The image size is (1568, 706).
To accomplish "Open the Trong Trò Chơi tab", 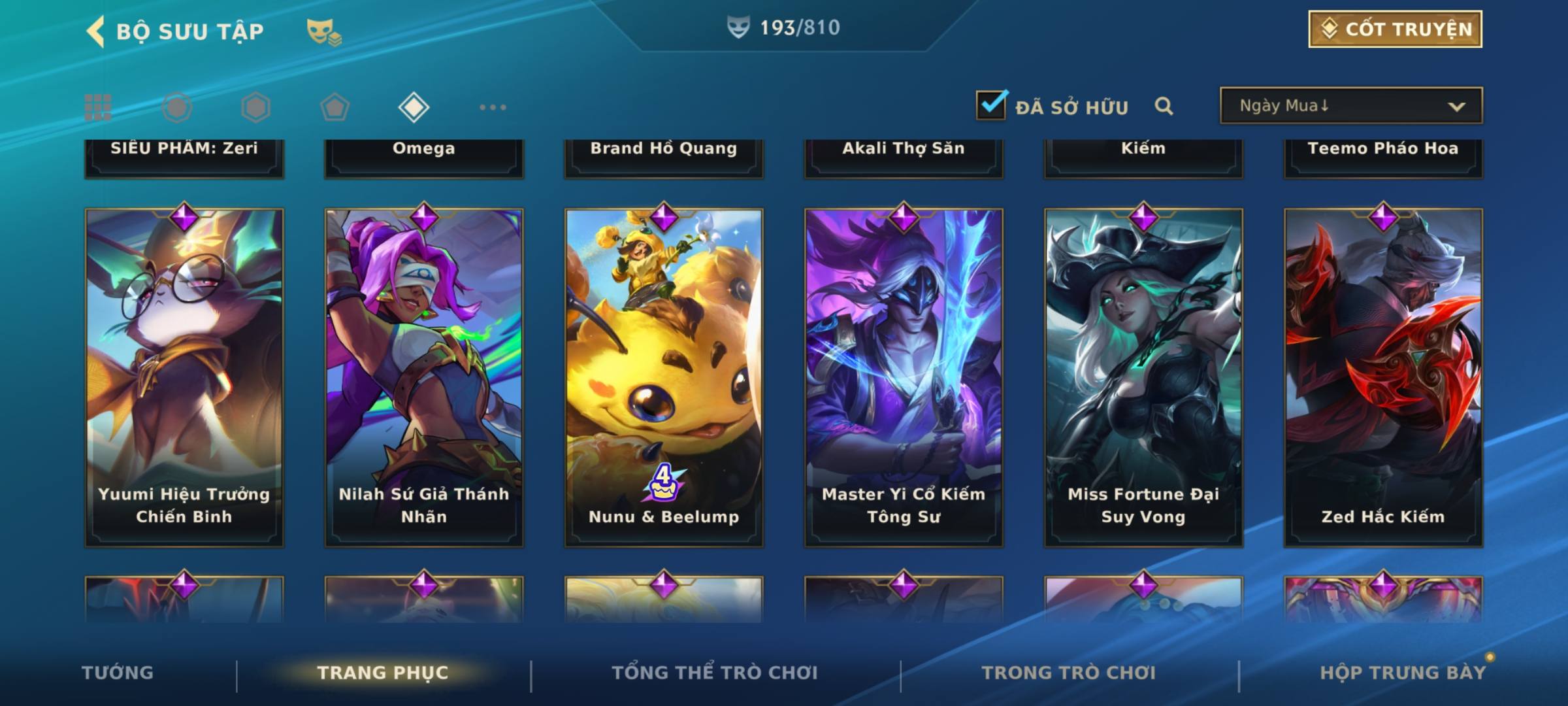I will tap(1068, 673).
